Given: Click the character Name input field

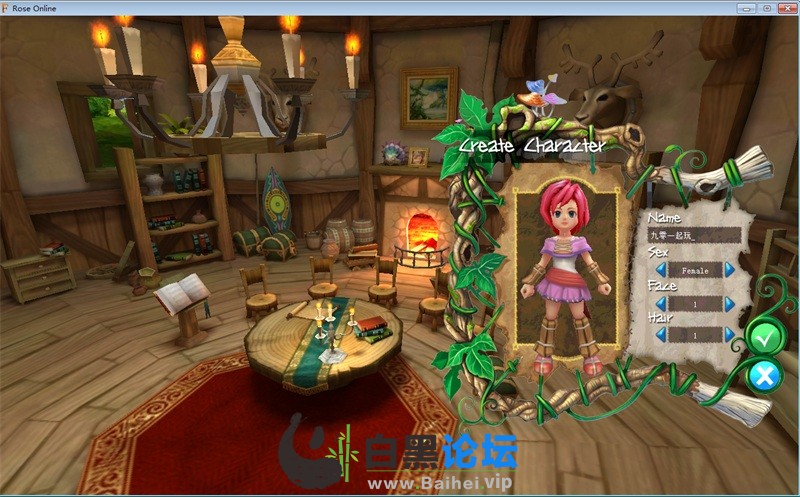Looking at the screenshot, I should coord(692,236).
